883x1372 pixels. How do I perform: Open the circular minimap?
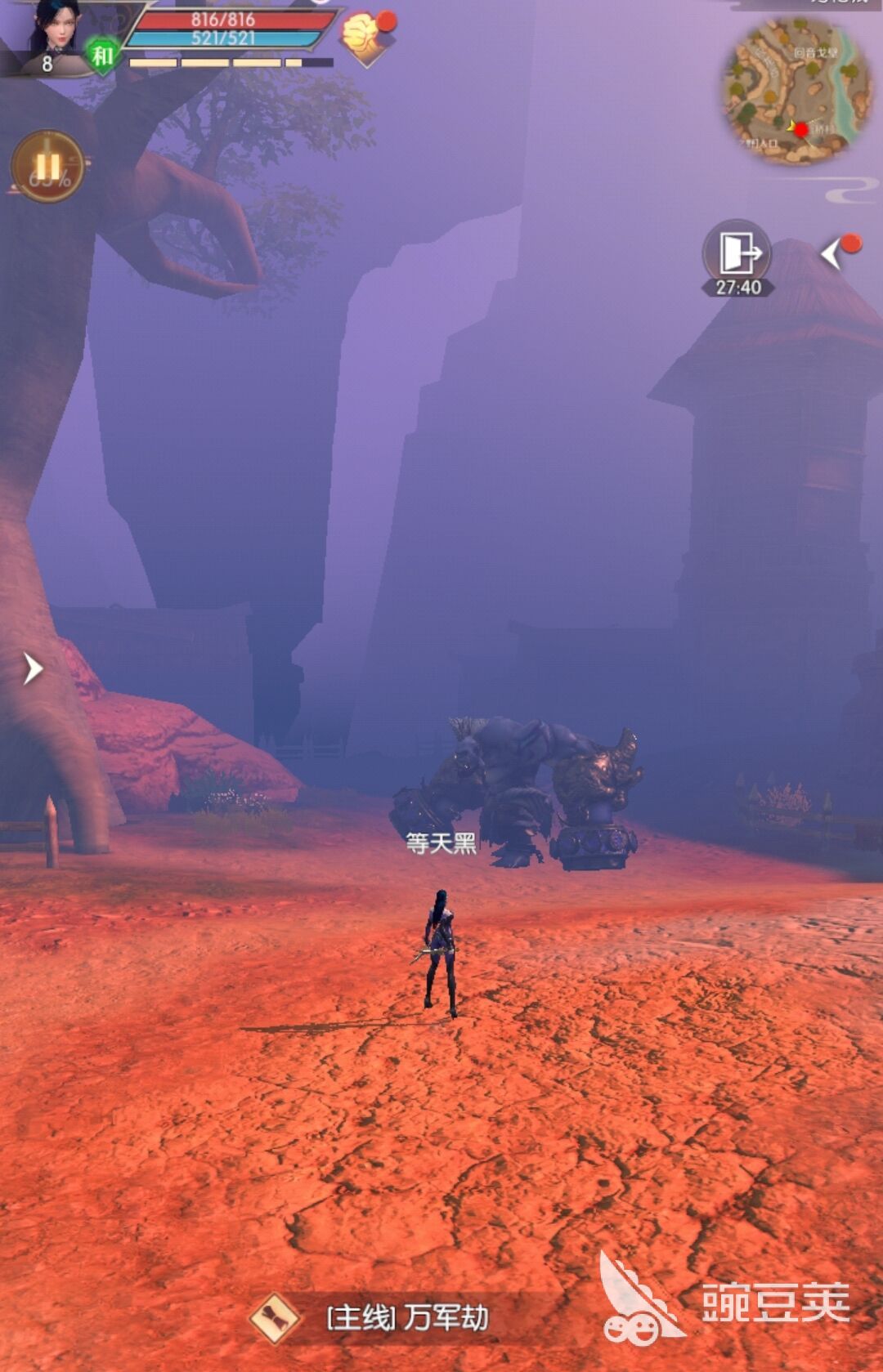coord(796,90)
